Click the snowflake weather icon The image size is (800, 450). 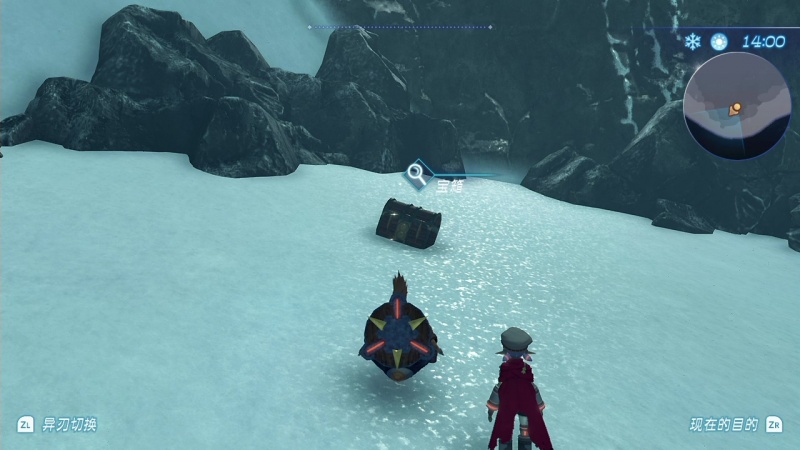coord(692,41)
